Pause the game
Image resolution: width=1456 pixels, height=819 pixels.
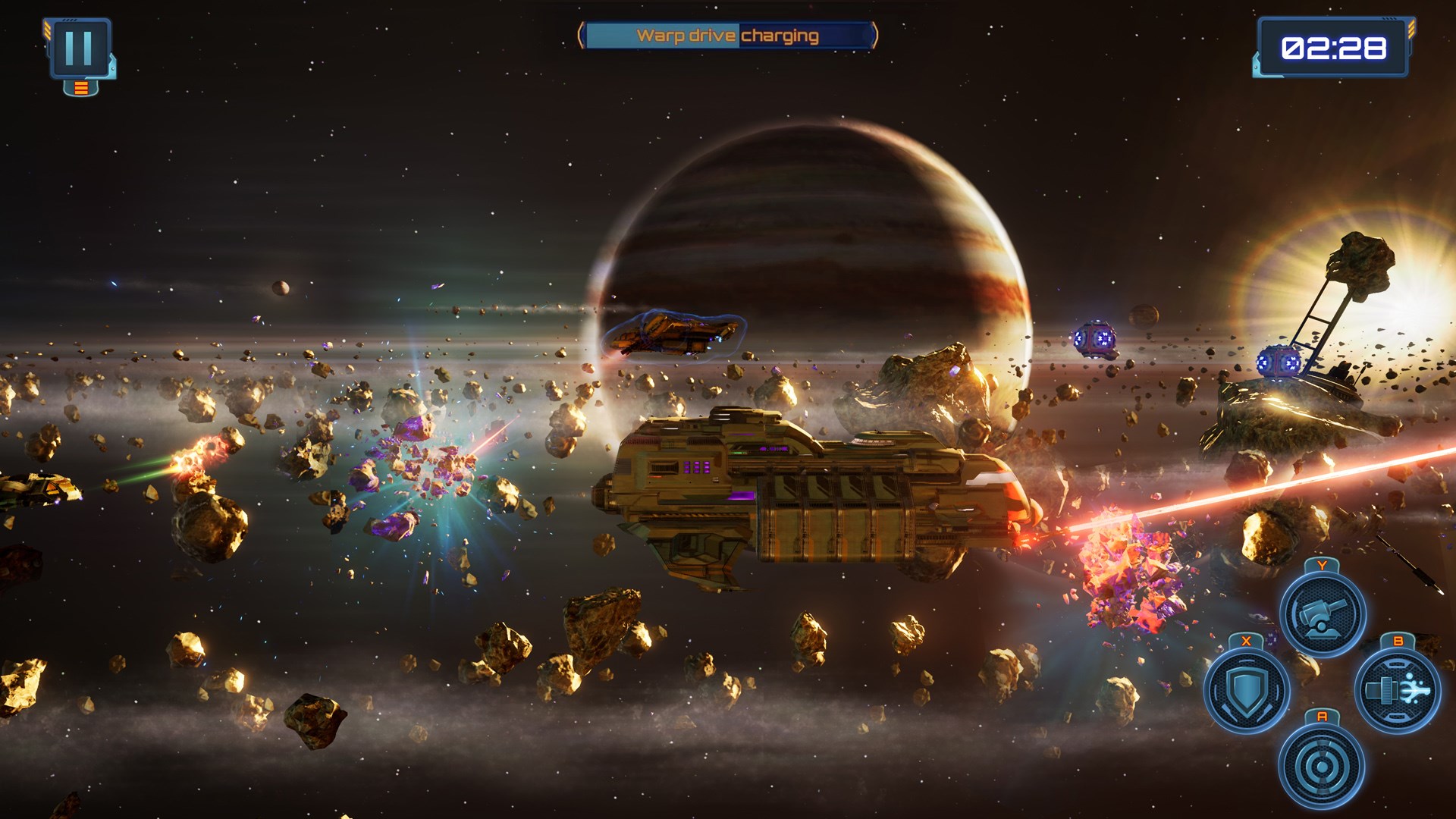pos(79,48)
